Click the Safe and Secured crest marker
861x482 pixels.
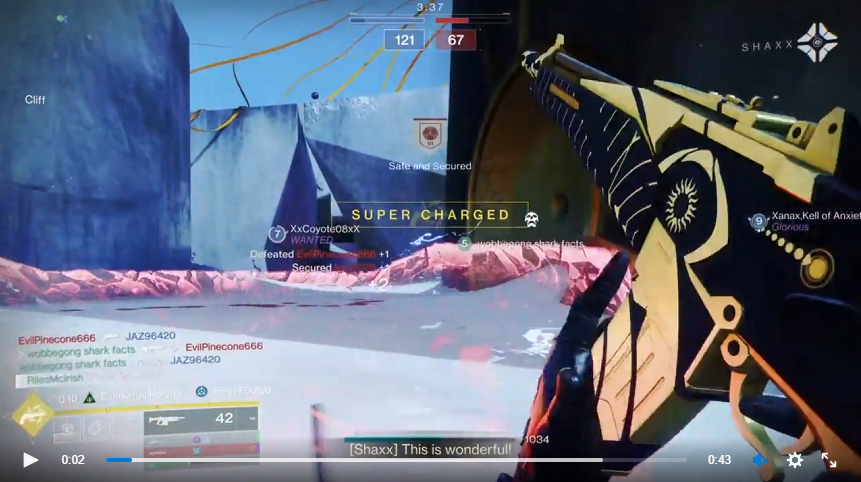[430, 134]
